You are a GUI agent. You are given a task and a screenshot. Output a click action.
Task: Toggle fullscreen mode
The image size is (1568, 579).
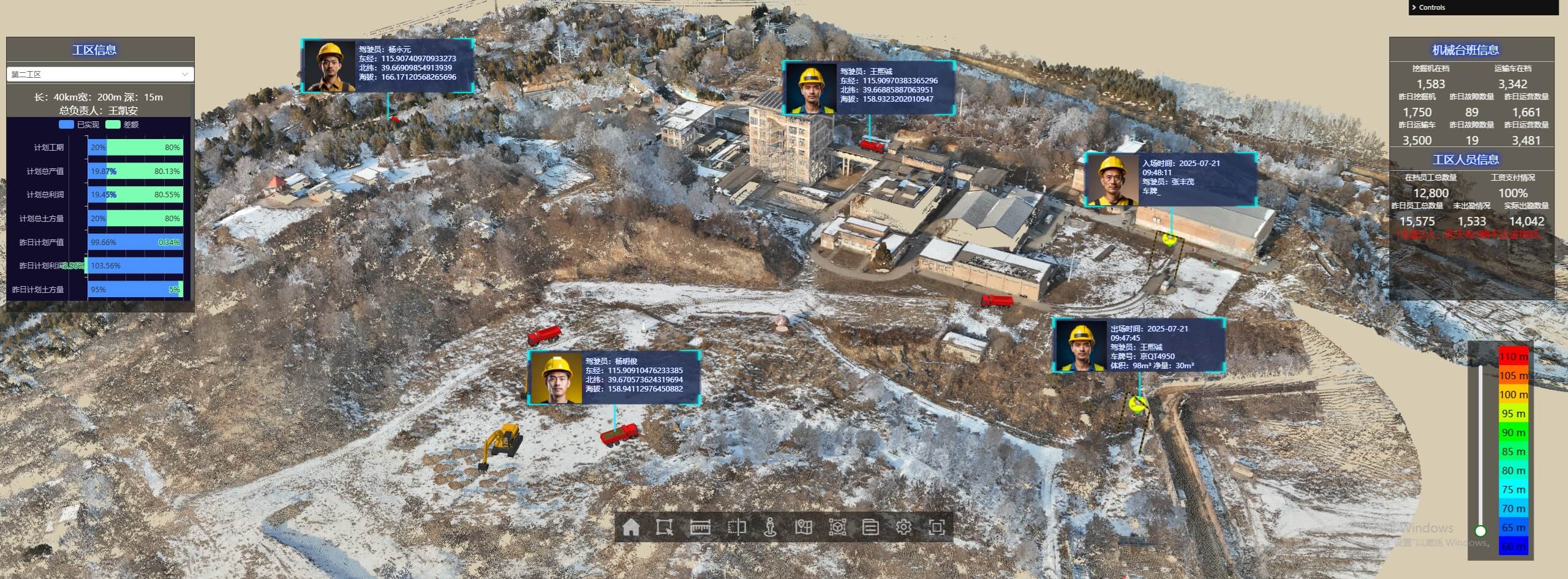937,527
